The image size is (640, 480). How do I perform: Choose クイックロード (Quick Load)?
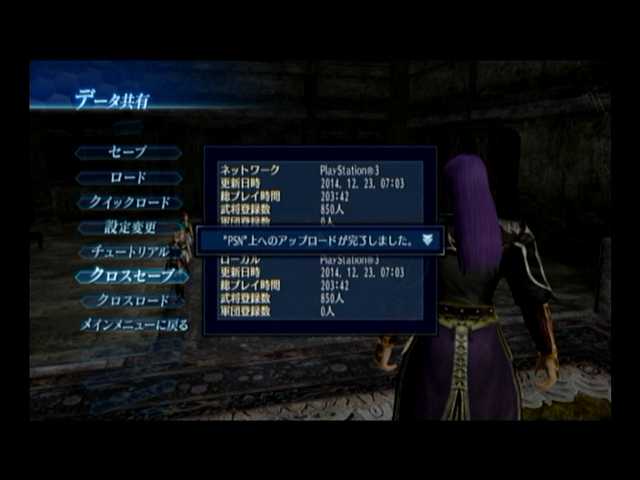click(129, 202)
